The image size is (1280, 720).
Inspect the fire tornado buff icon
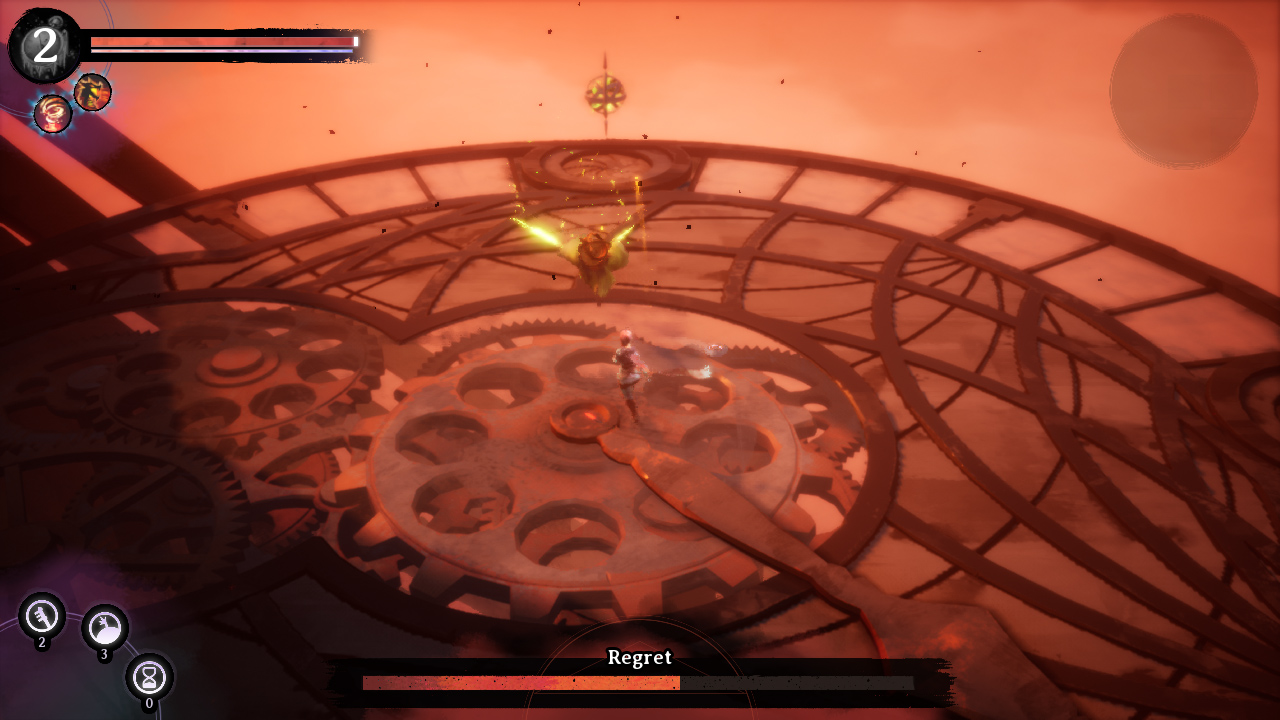click(x=52, y=114)
